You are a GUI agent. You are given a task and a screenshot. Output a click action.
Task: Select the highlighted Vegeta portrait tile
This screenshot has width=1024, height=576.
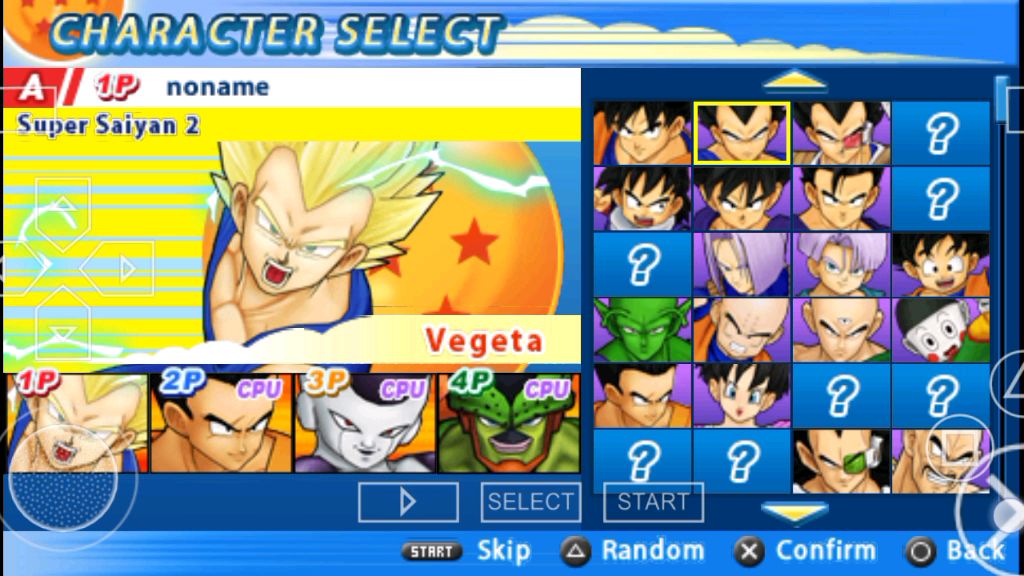point(742,132)
